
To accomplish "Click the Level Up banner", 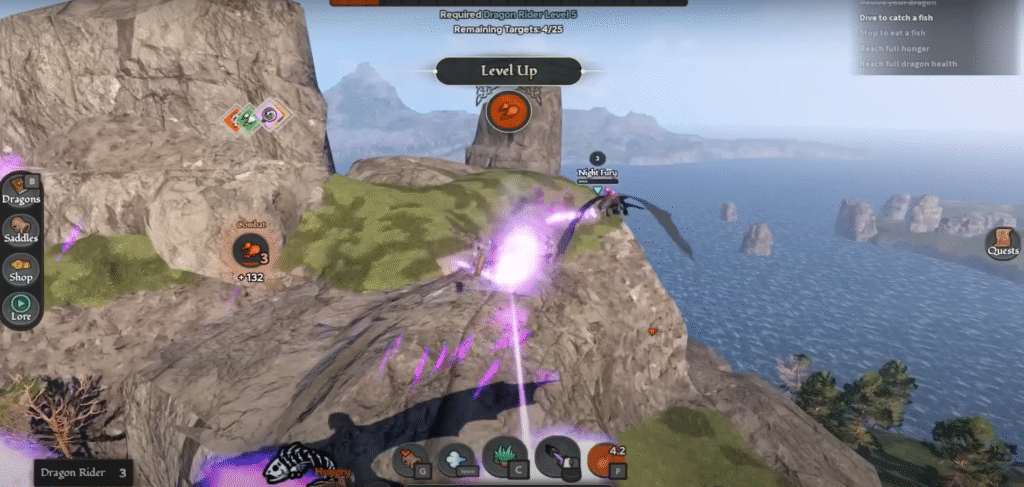I will [508, 71].
